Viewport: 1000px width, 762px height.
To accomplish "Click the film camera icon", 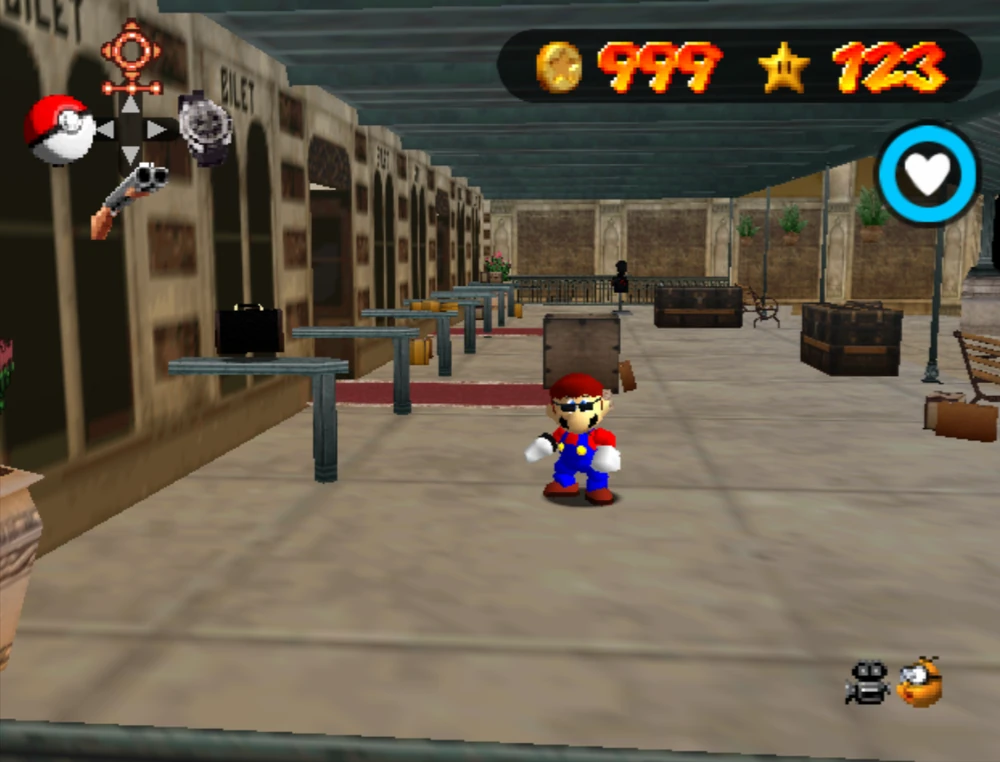I will [867, 683].
